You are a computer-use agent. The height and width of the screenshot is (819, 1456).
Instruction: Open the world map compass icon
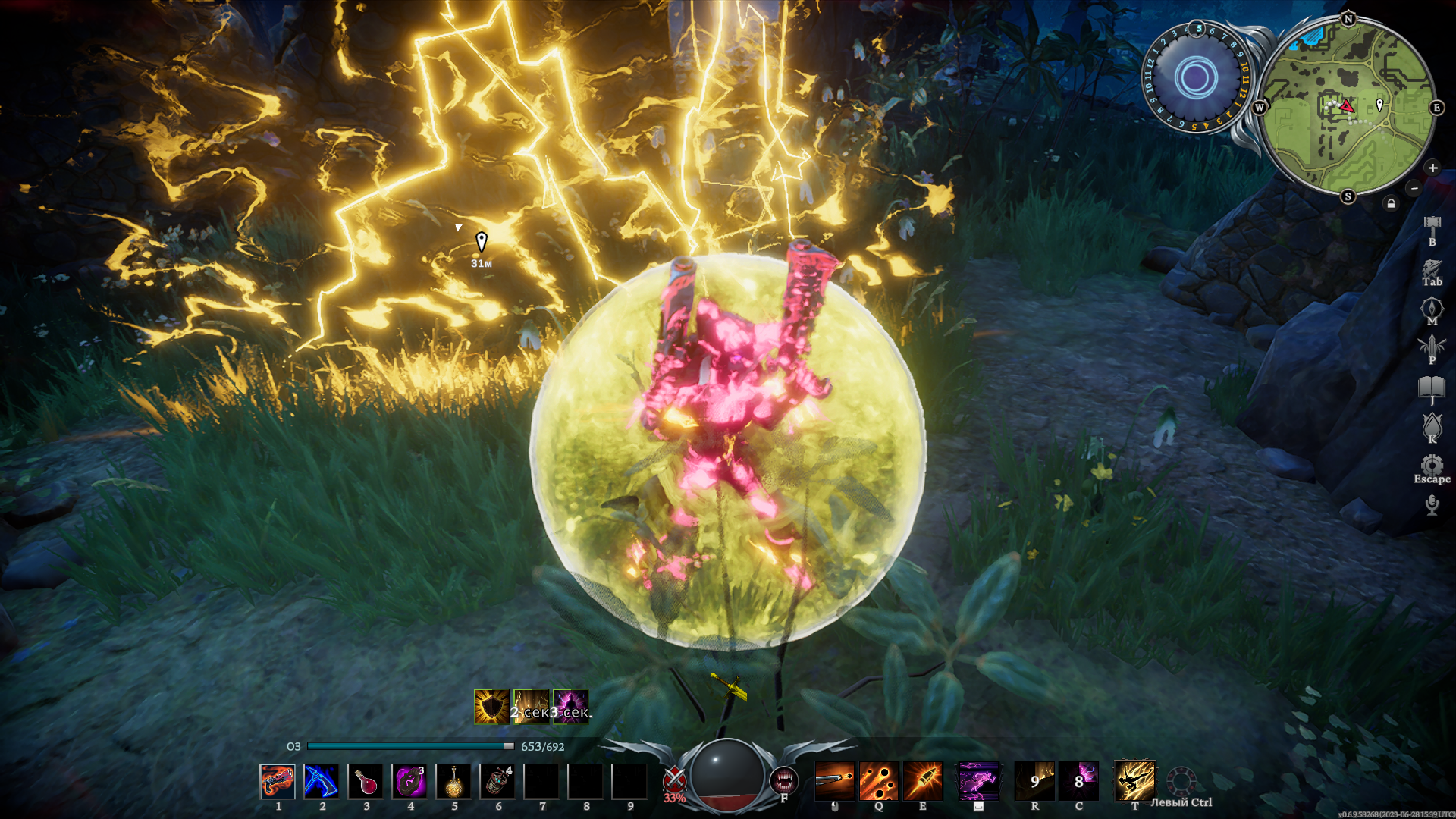tap(1432, 308)
